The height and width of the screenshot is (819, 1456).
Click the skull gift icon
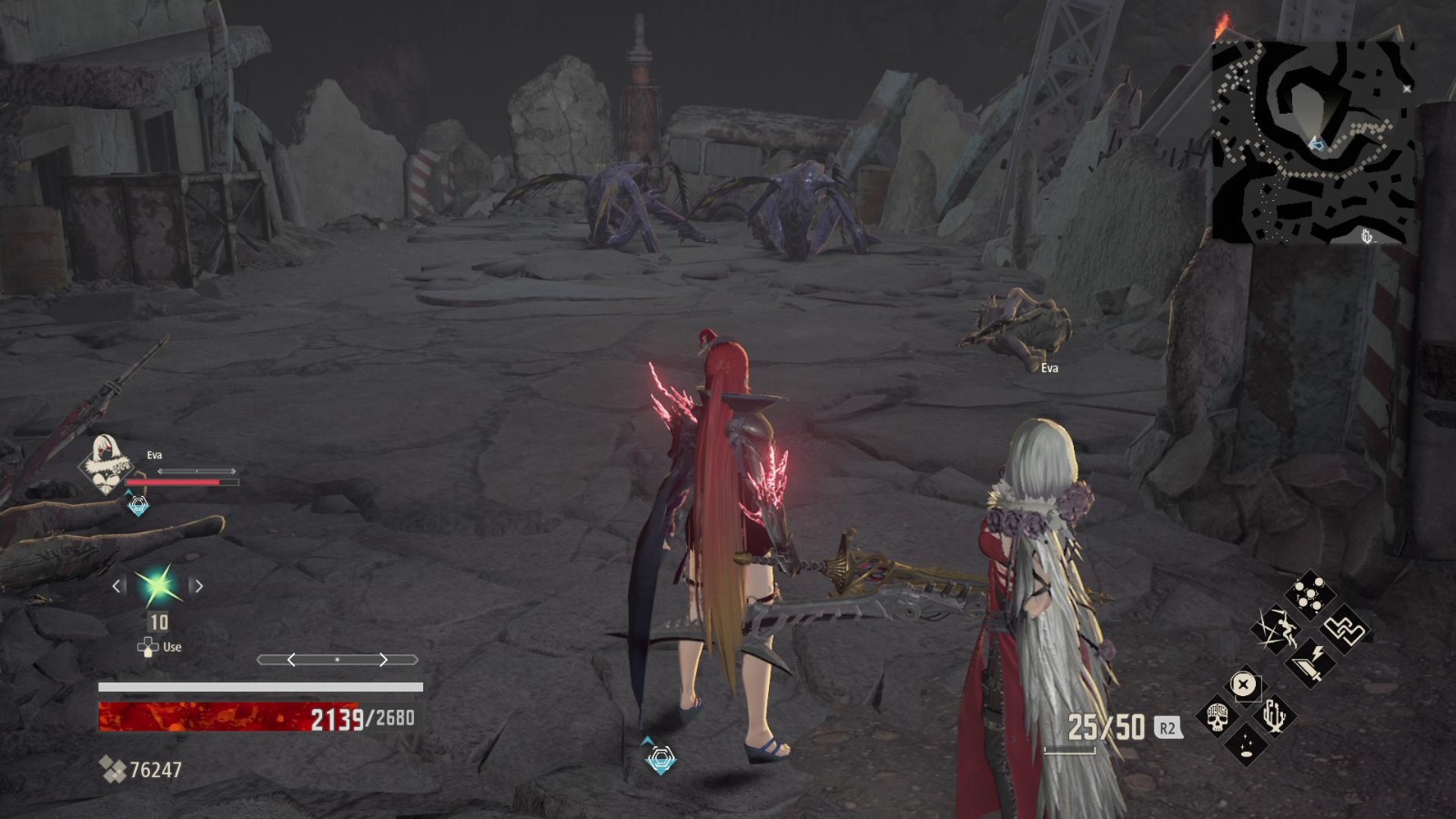click(x=1218, y=717)
